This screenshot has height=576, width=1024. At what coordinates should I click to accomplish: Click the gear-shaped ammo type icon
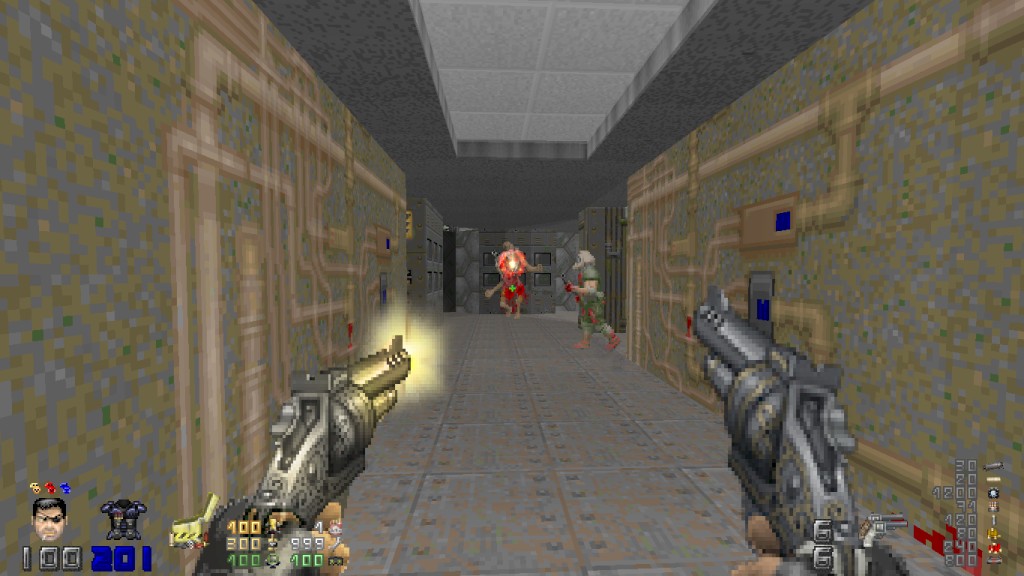tap(993, 493)
